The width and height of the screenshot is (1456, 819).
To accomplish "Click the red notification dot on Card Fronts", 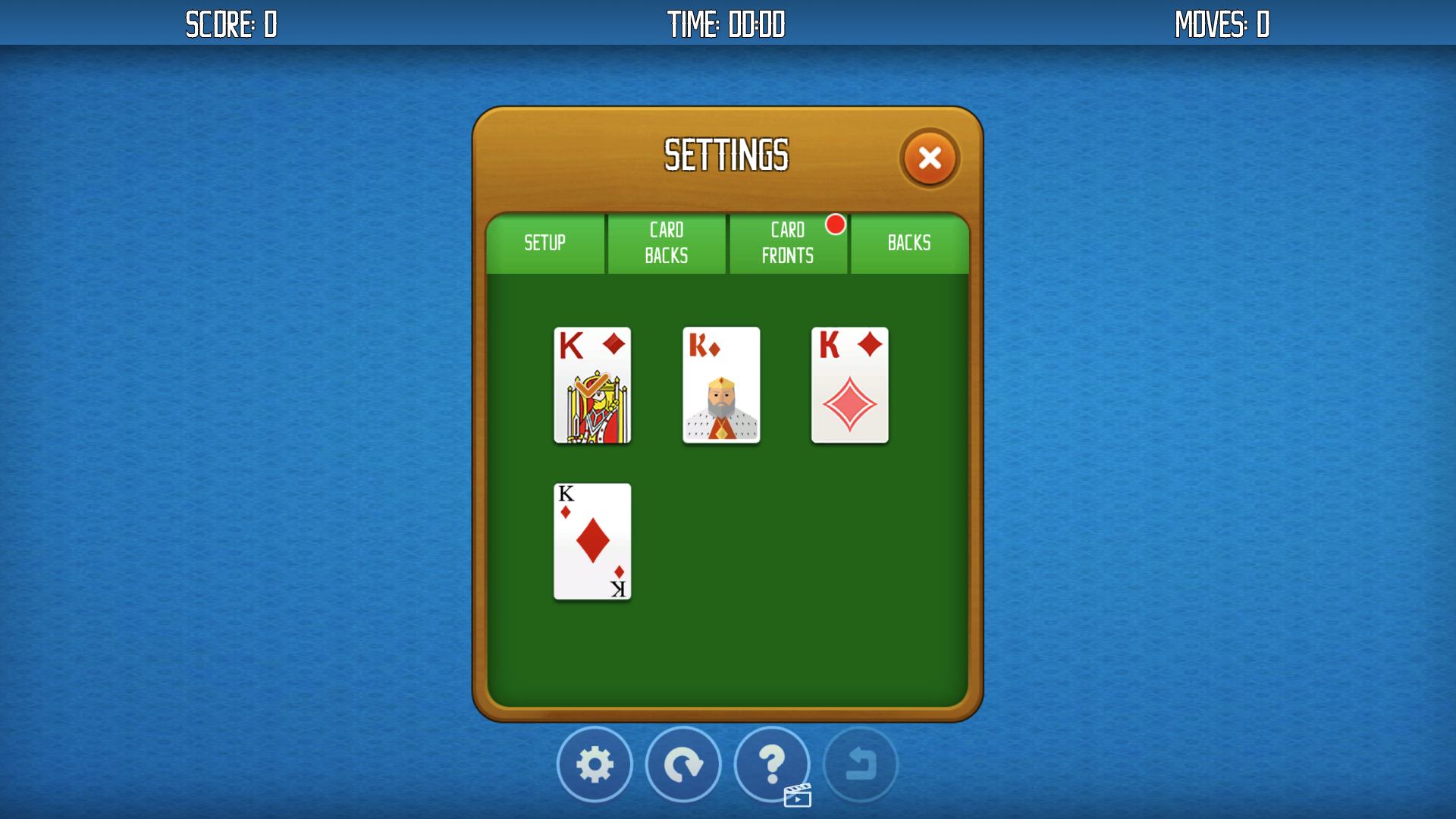I will (x=836, y=224).
